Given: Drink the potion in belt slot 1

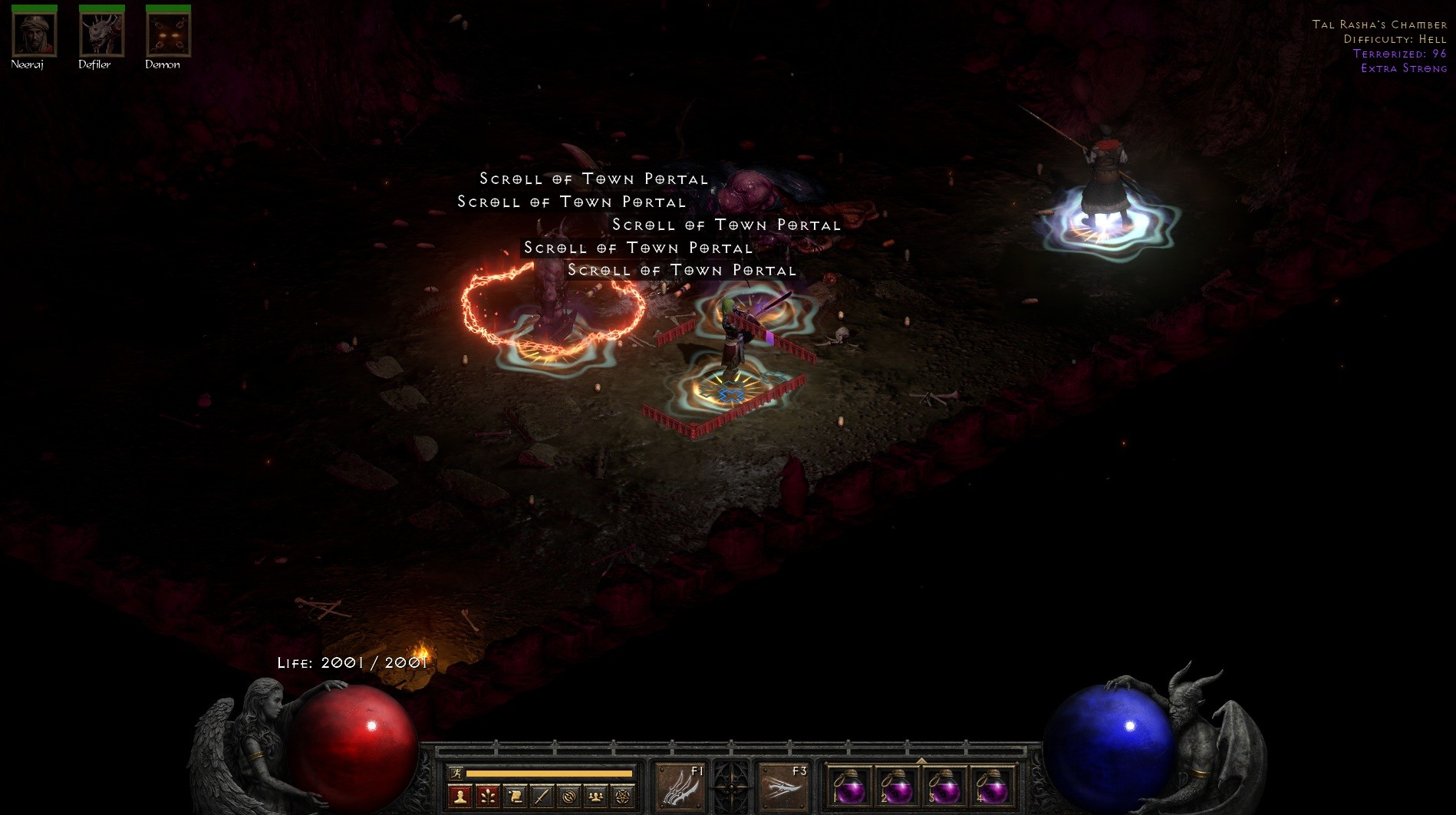Looking at the screenshot, I should 850,788.
